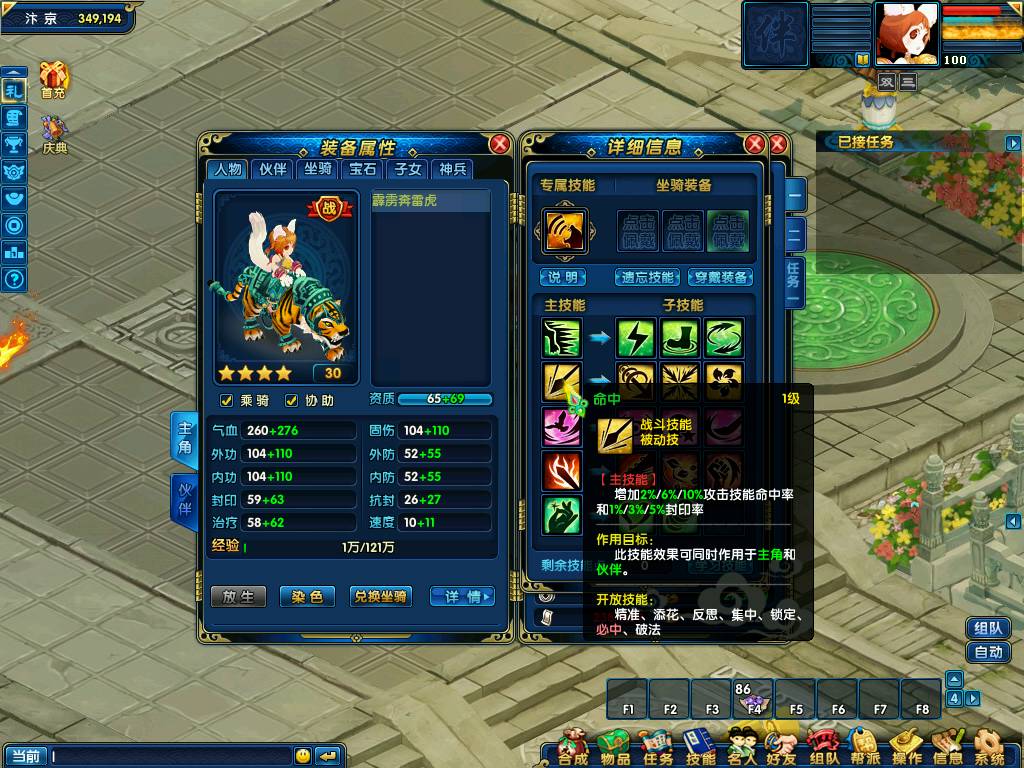Click the 兑换坐骑 button

(x=380, y=596)
